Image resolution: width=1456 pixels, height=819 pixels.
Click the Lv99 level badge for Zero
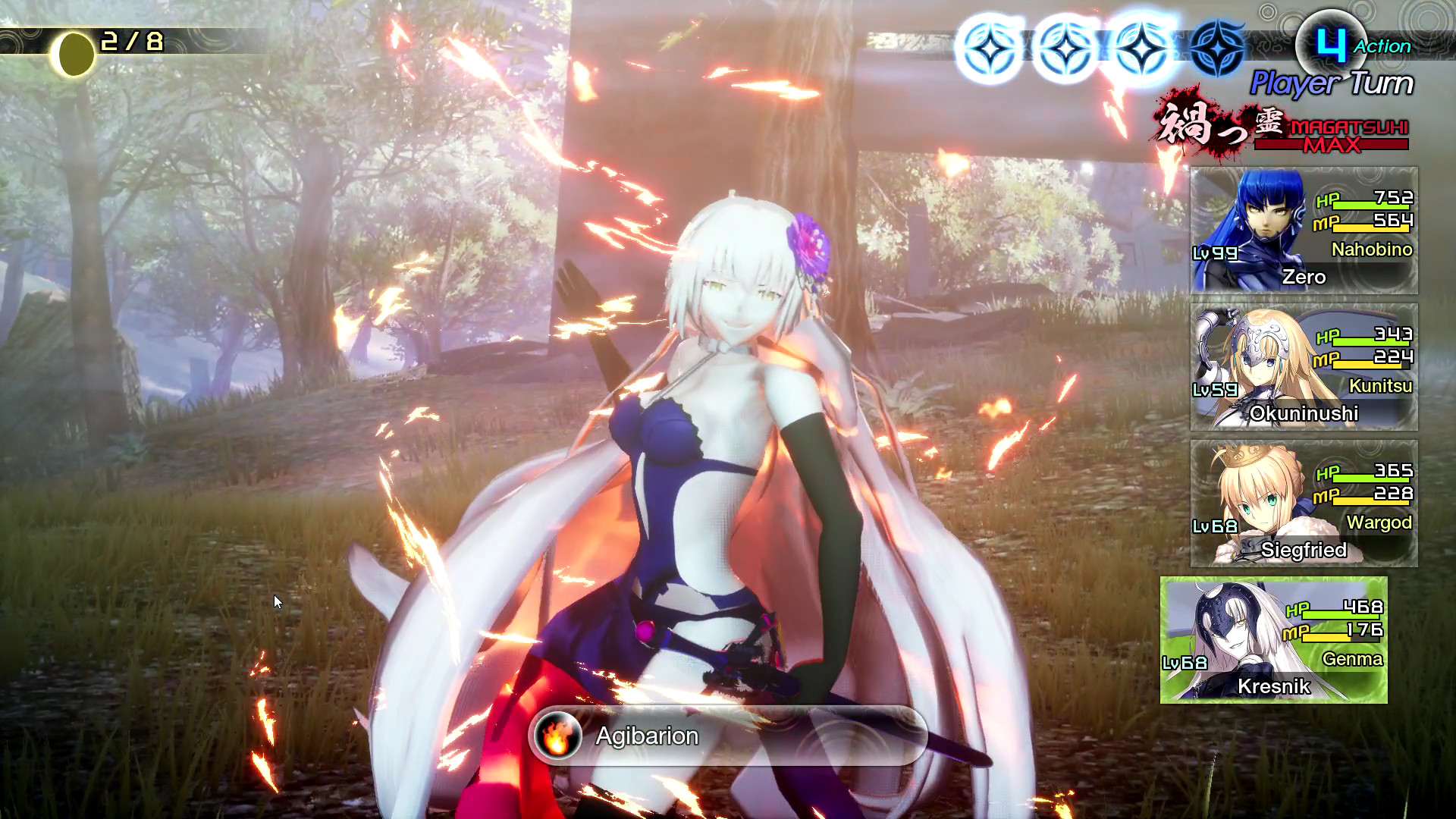(x=1214, y=251)
